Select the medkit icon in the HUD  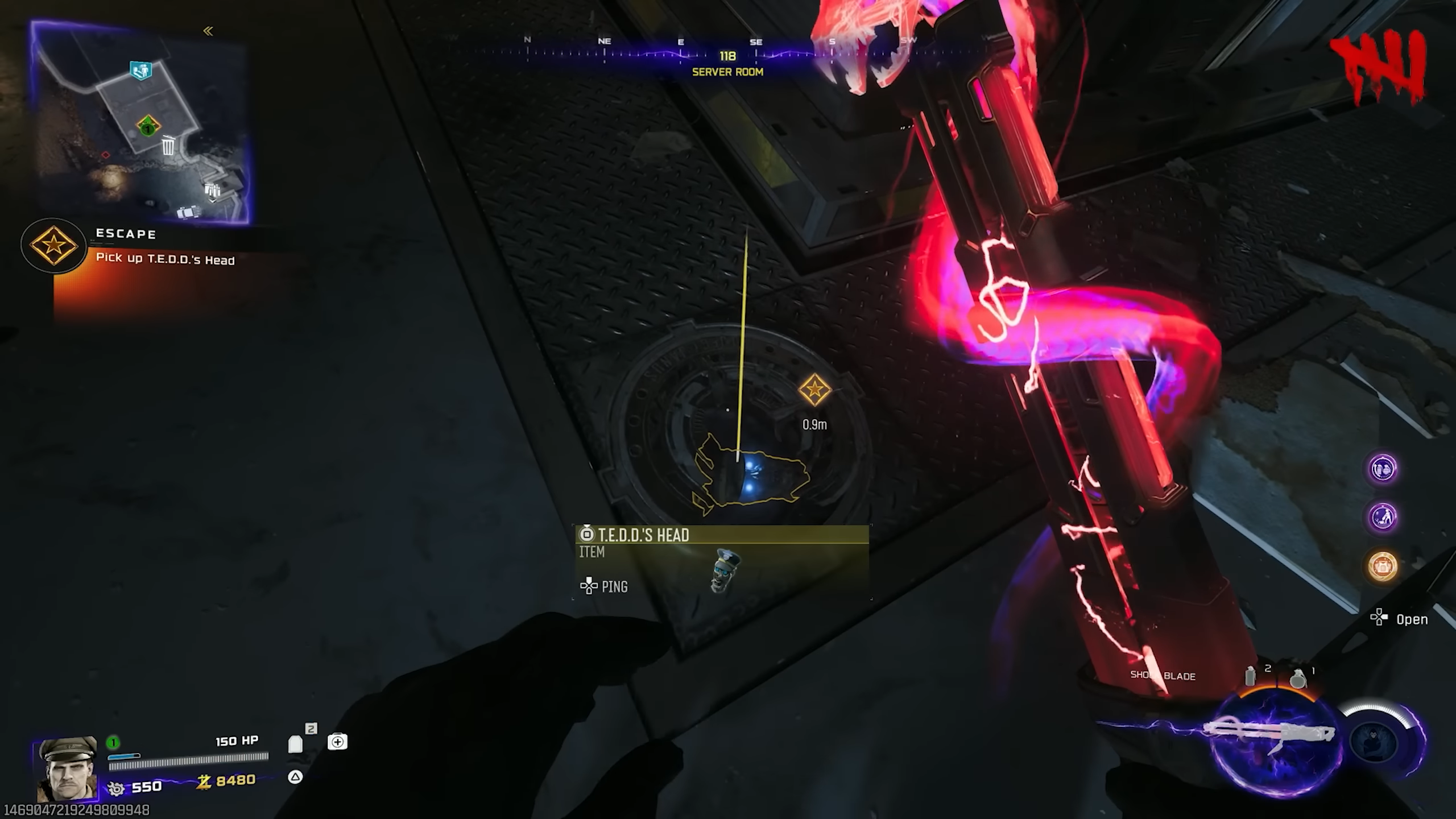click(x=338, y=741)
